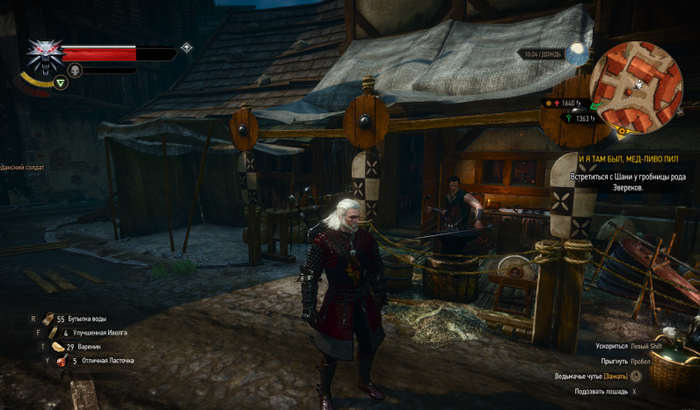
Task: Click the skull toxicity icon
Action: (x=73, y=69)
